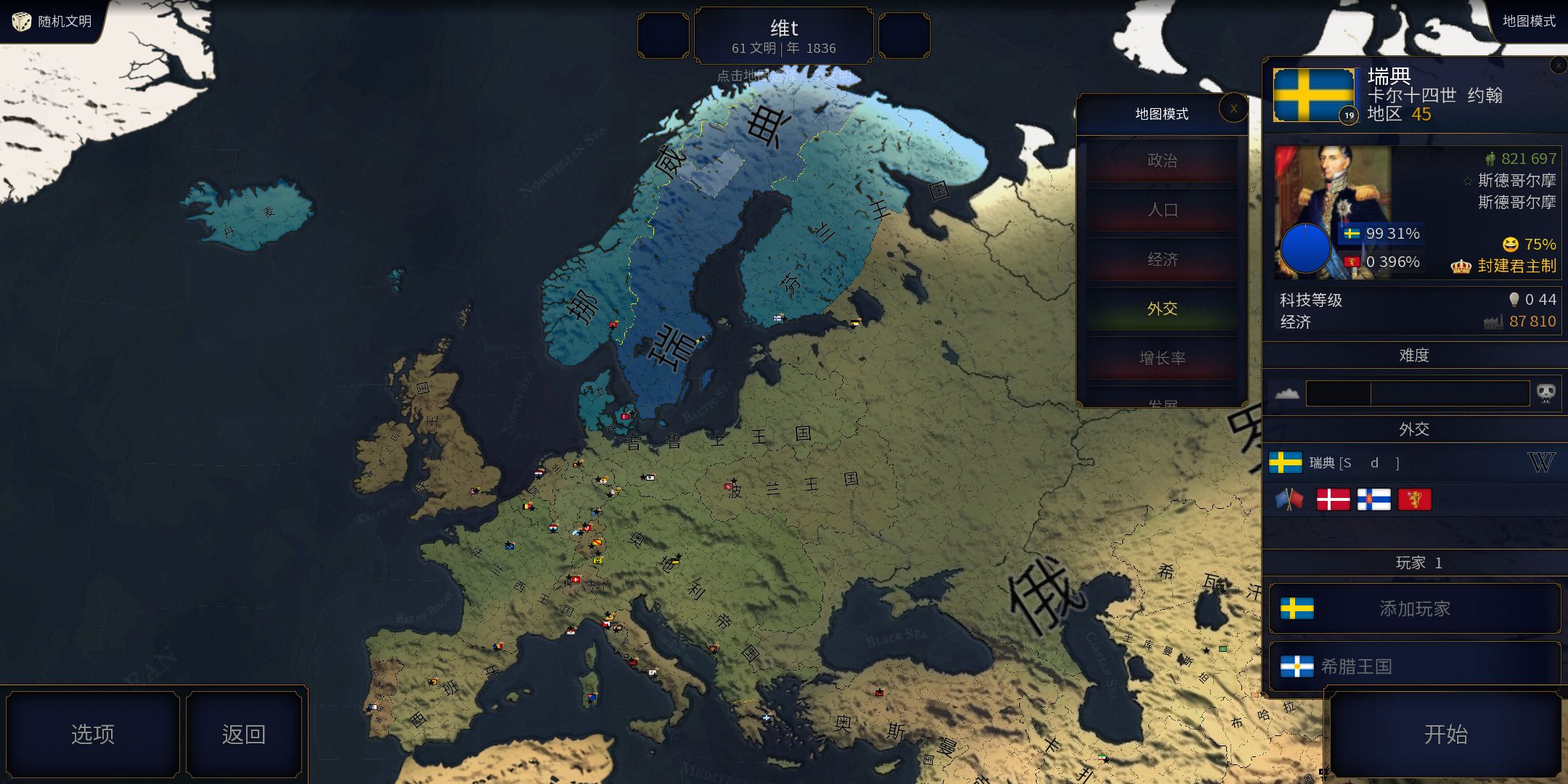Screen dimensions: 1568x784
Task: Click the skull icon at difficulty bar
Action: coord(1545,393)
